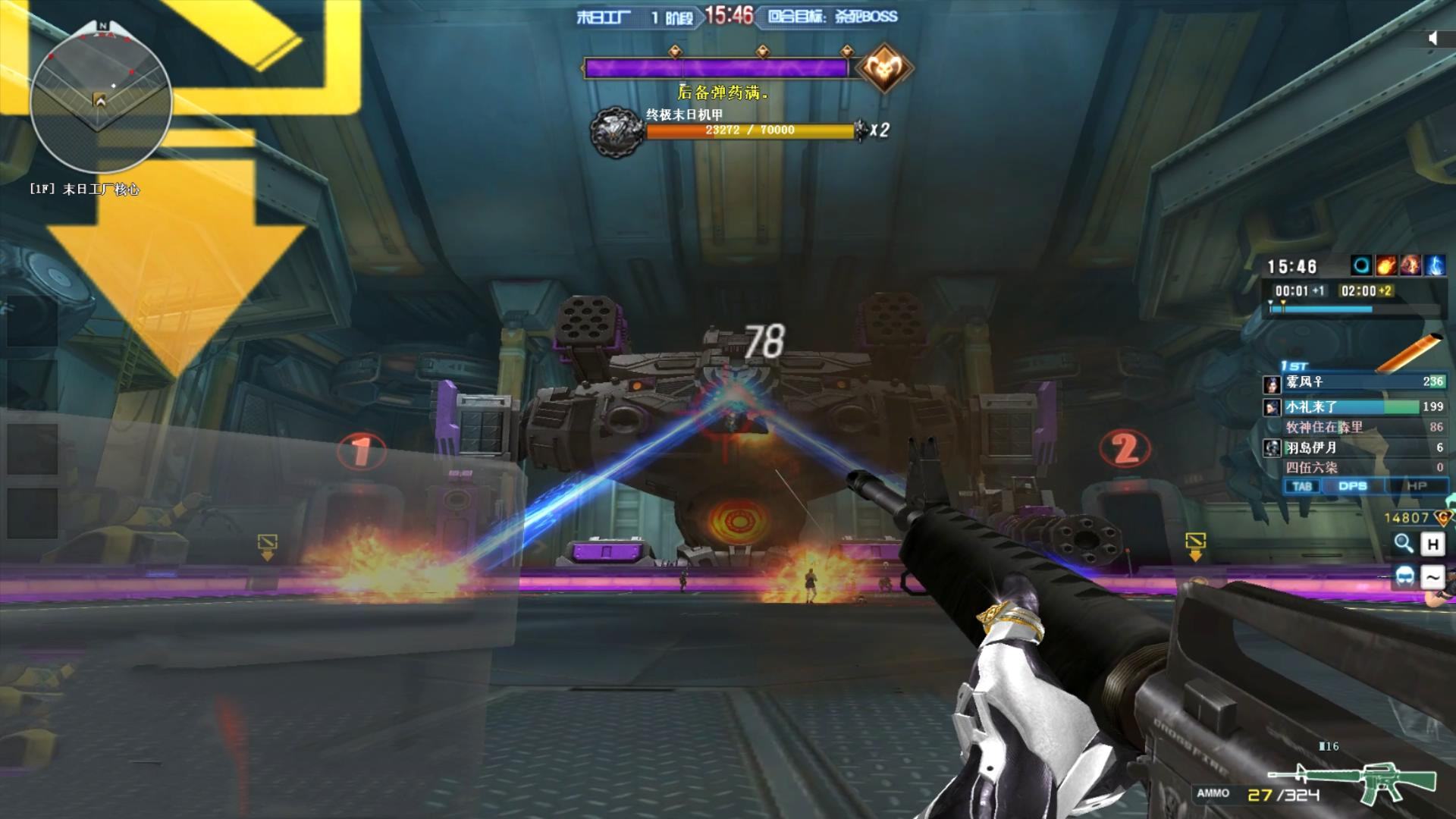The image size is (1456, 819).
Task: Switch the ranking list to the HP tab
Action: (x=1416, y=486)
